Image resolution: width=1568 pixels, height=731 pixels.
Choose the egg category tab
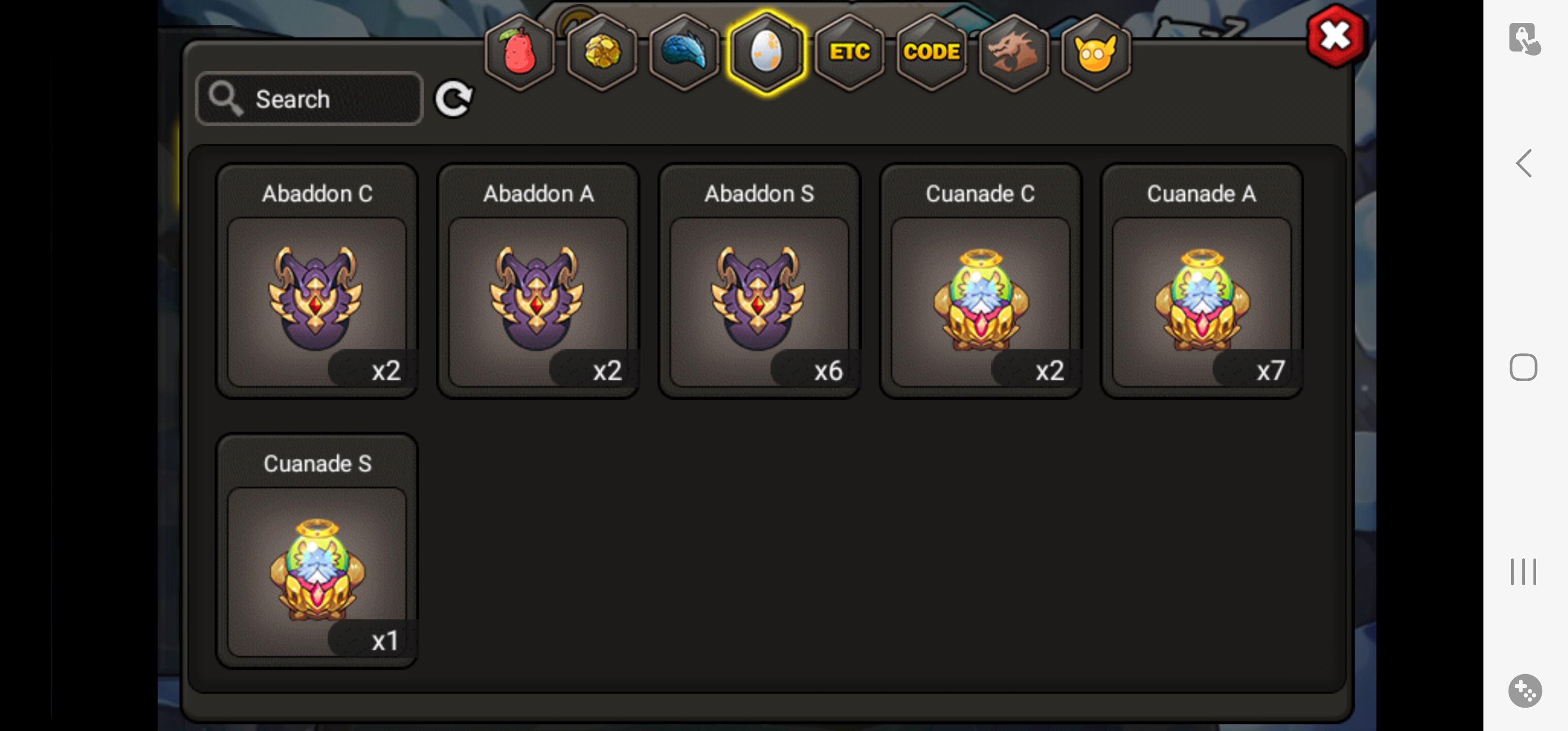(x=766, y=53)
